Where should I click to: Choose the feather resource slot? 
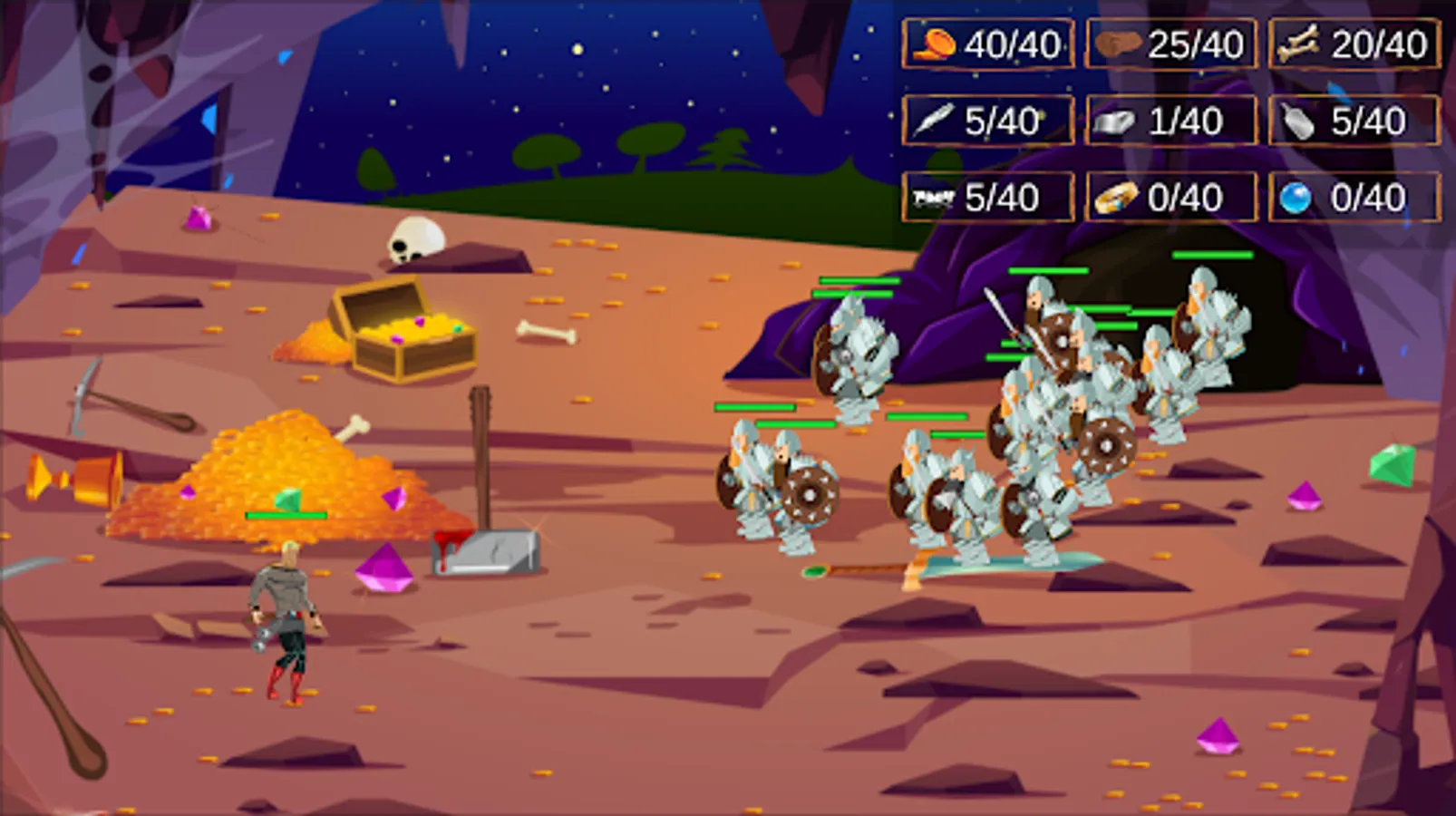[987, 121]
